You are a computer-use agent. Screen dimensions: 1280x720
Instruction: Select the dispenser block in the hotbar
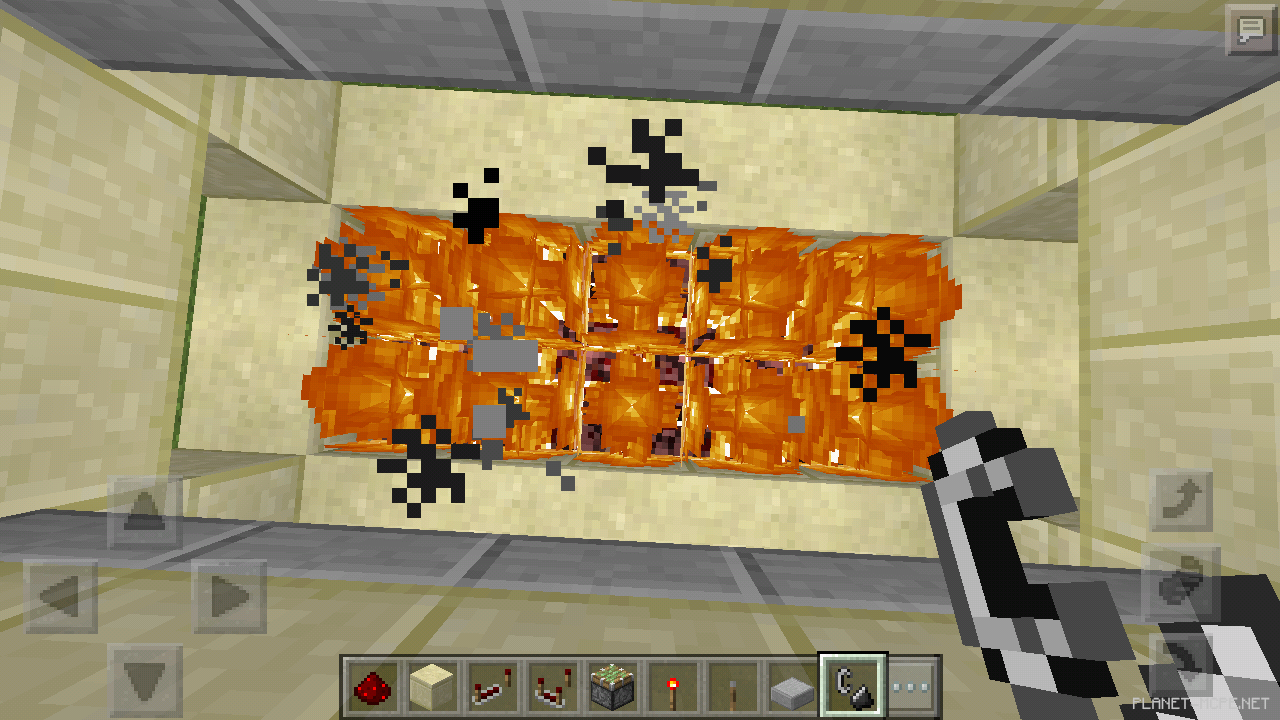pos(610,685)
